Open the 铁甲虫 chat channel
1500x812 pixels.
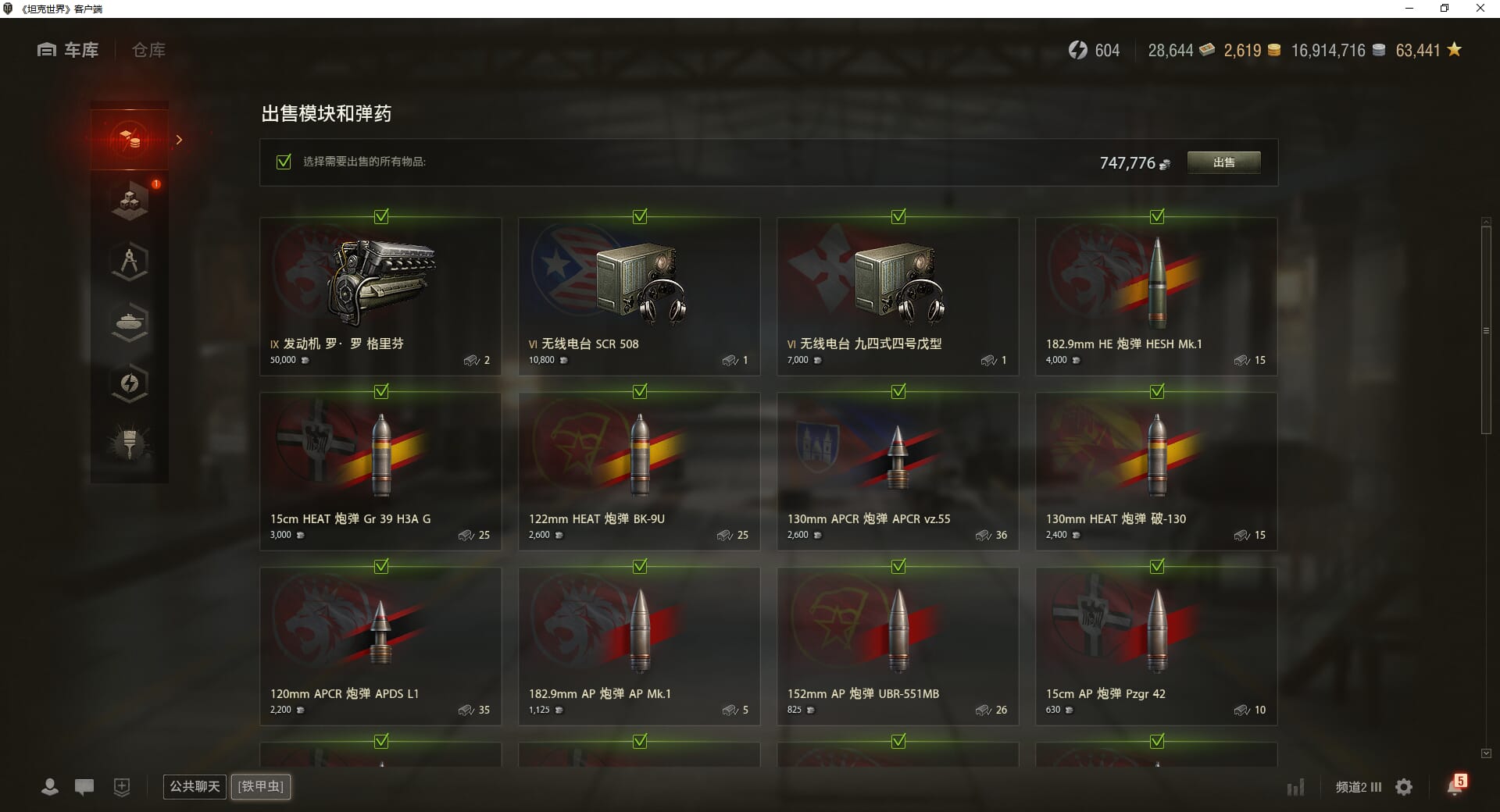(x=261, y=786)
